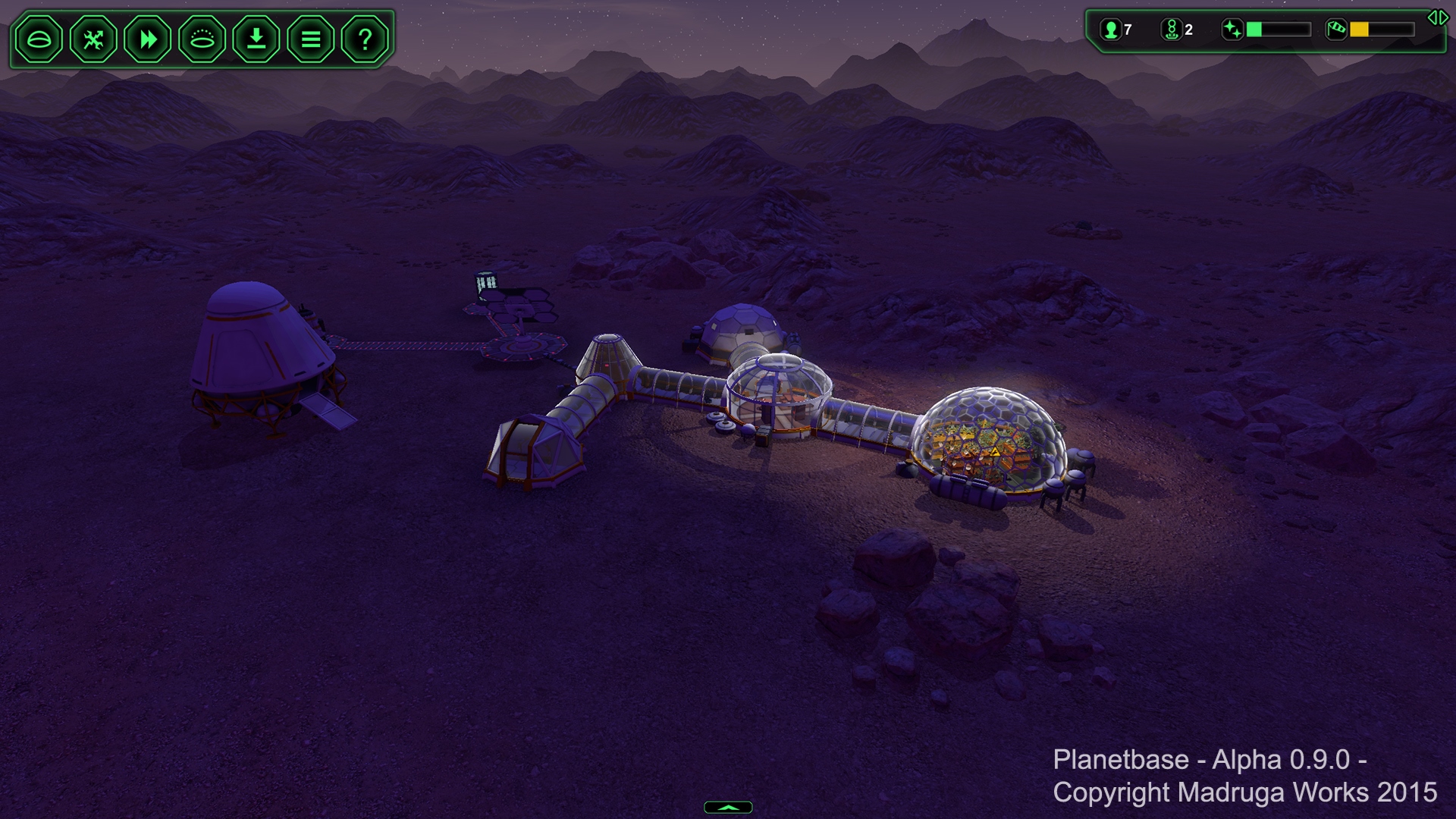Toggle fast-forward game speed
Image resolution: width=1456 pixels, height=819 pixels.
tap(148, 39)
